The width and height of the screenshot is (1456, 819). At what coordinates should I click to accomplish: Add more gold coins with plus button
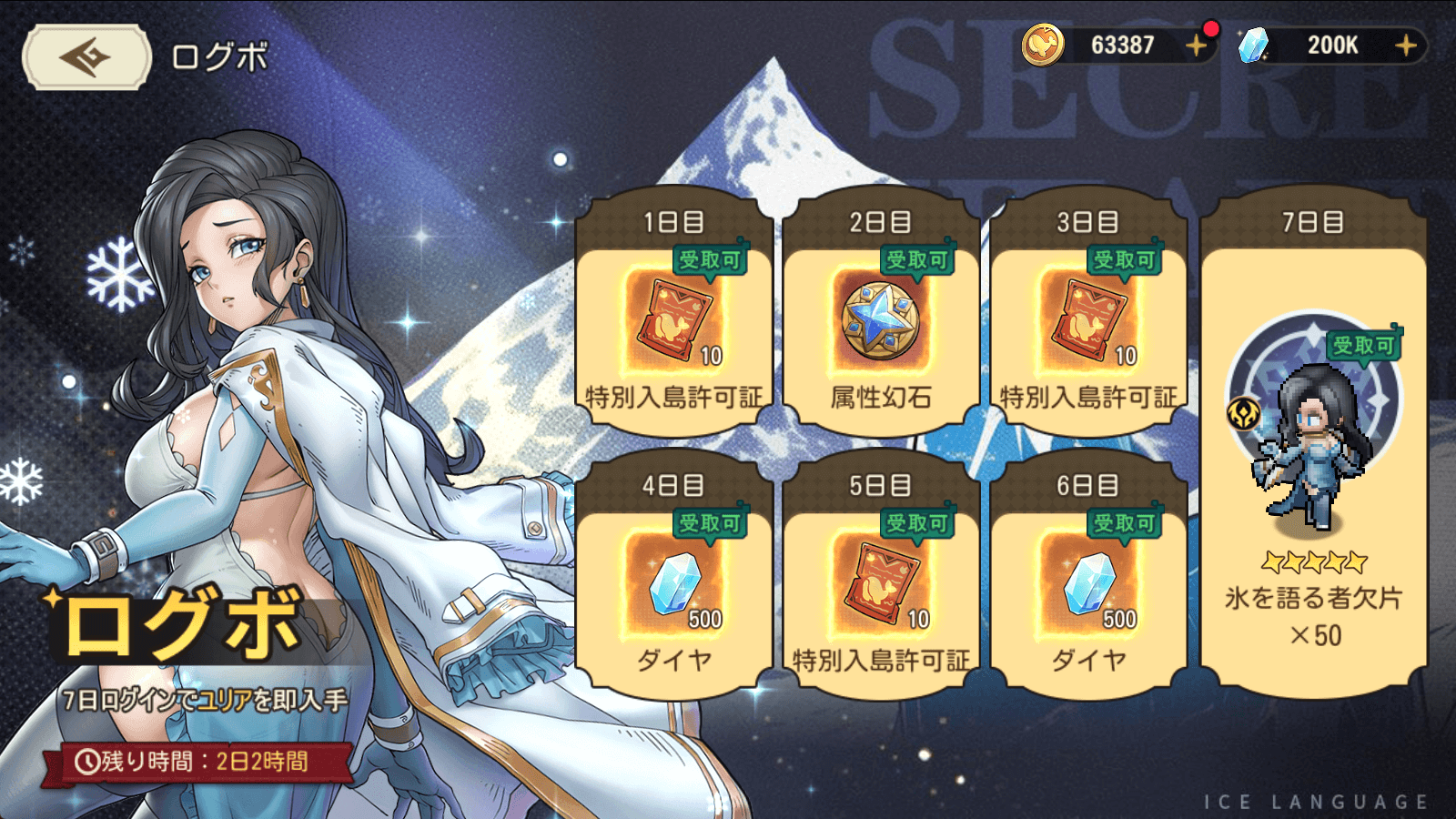pos(1196,45)
